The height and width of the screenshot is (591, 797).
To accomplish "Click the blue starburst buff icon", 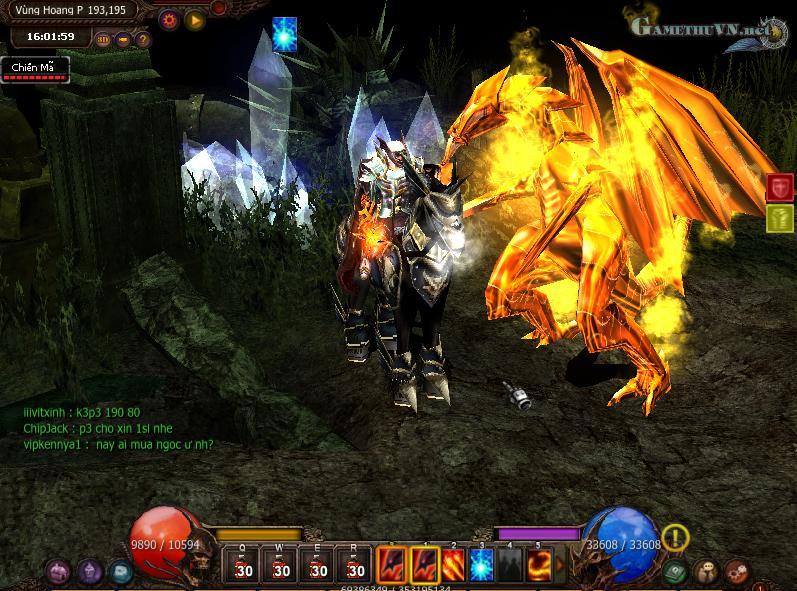I will pos(284,35).
